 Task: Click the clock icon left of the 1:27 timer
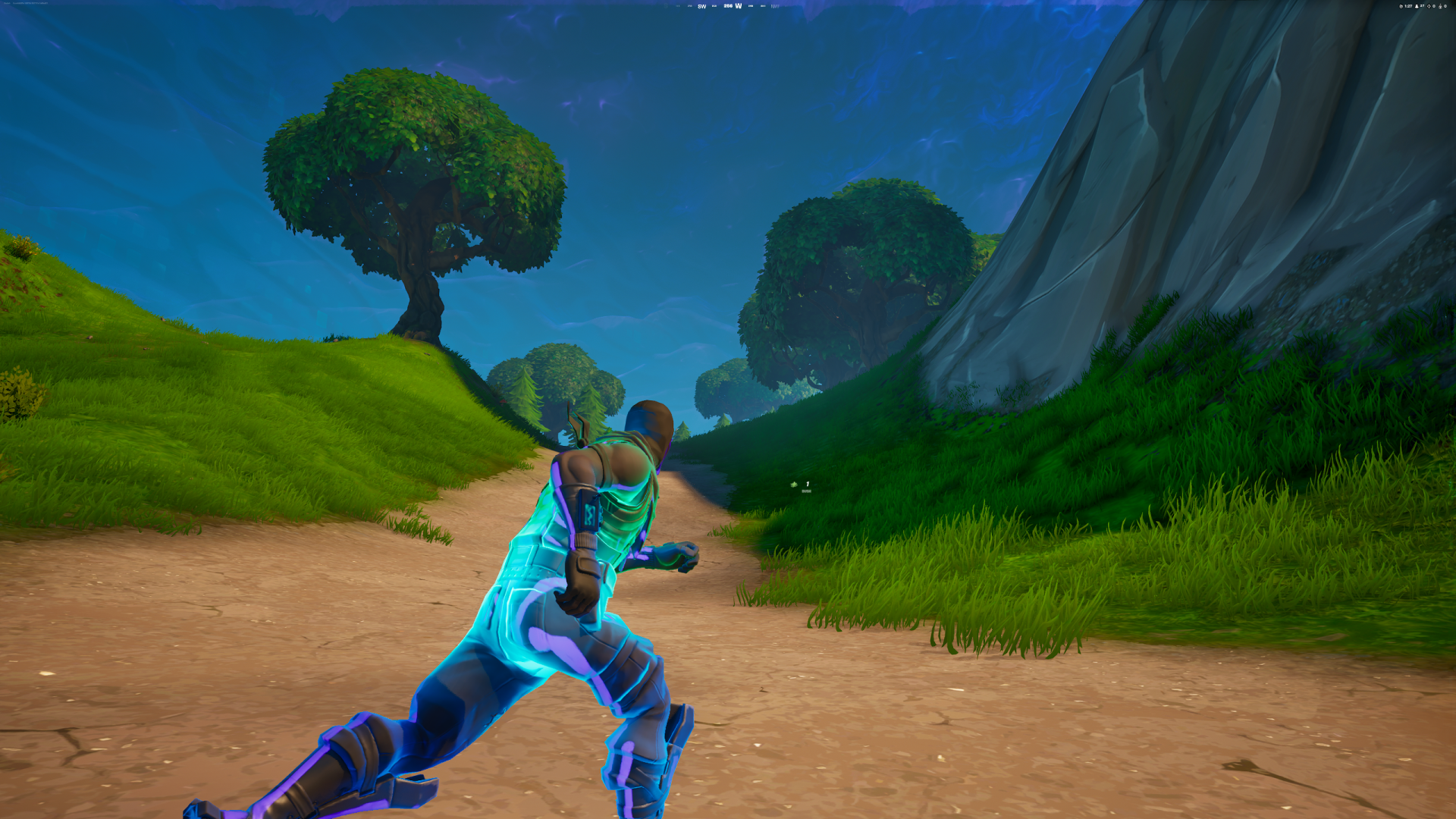1401,6
